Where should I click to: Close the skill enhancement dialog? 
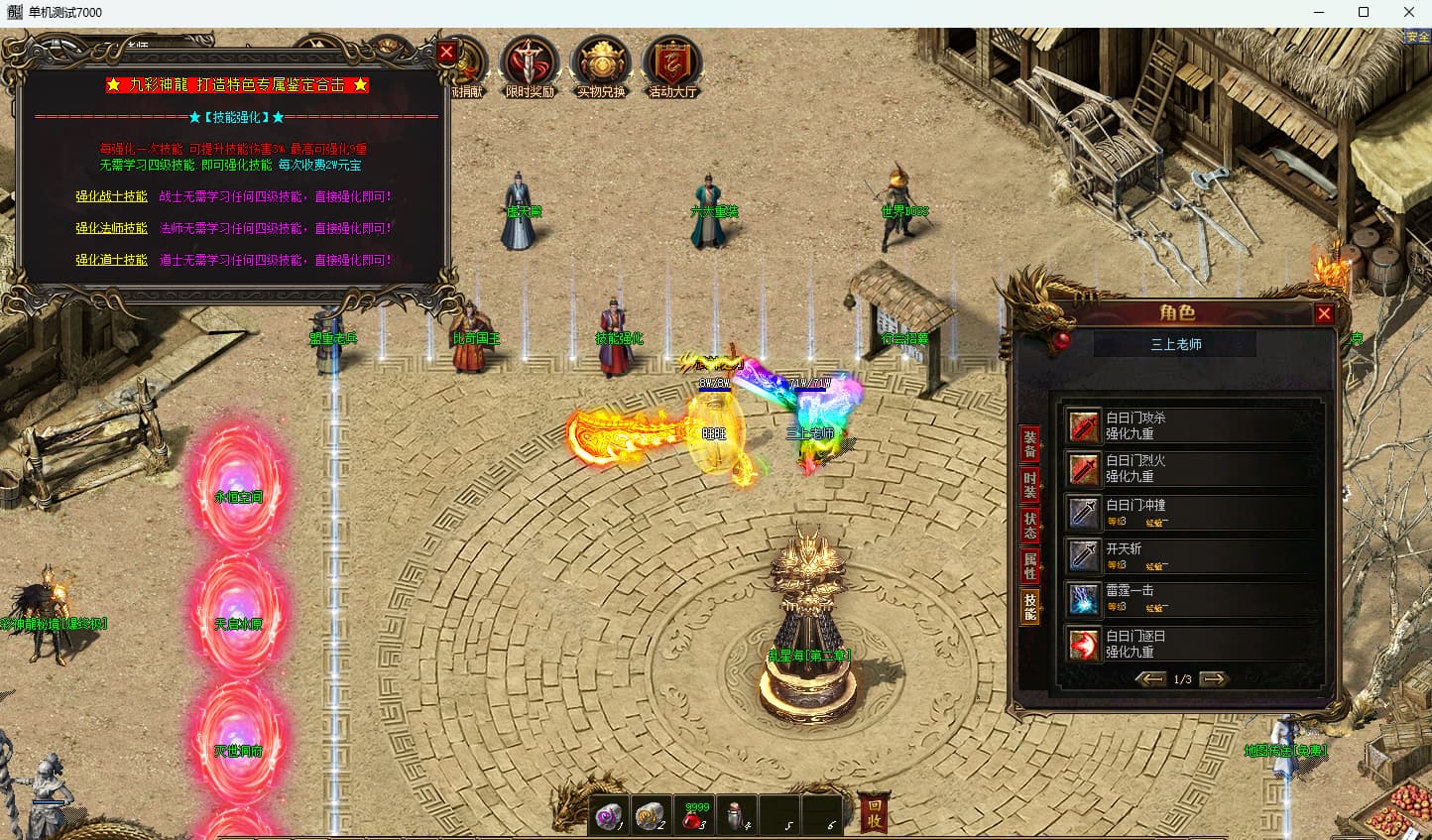pos(446,53)
